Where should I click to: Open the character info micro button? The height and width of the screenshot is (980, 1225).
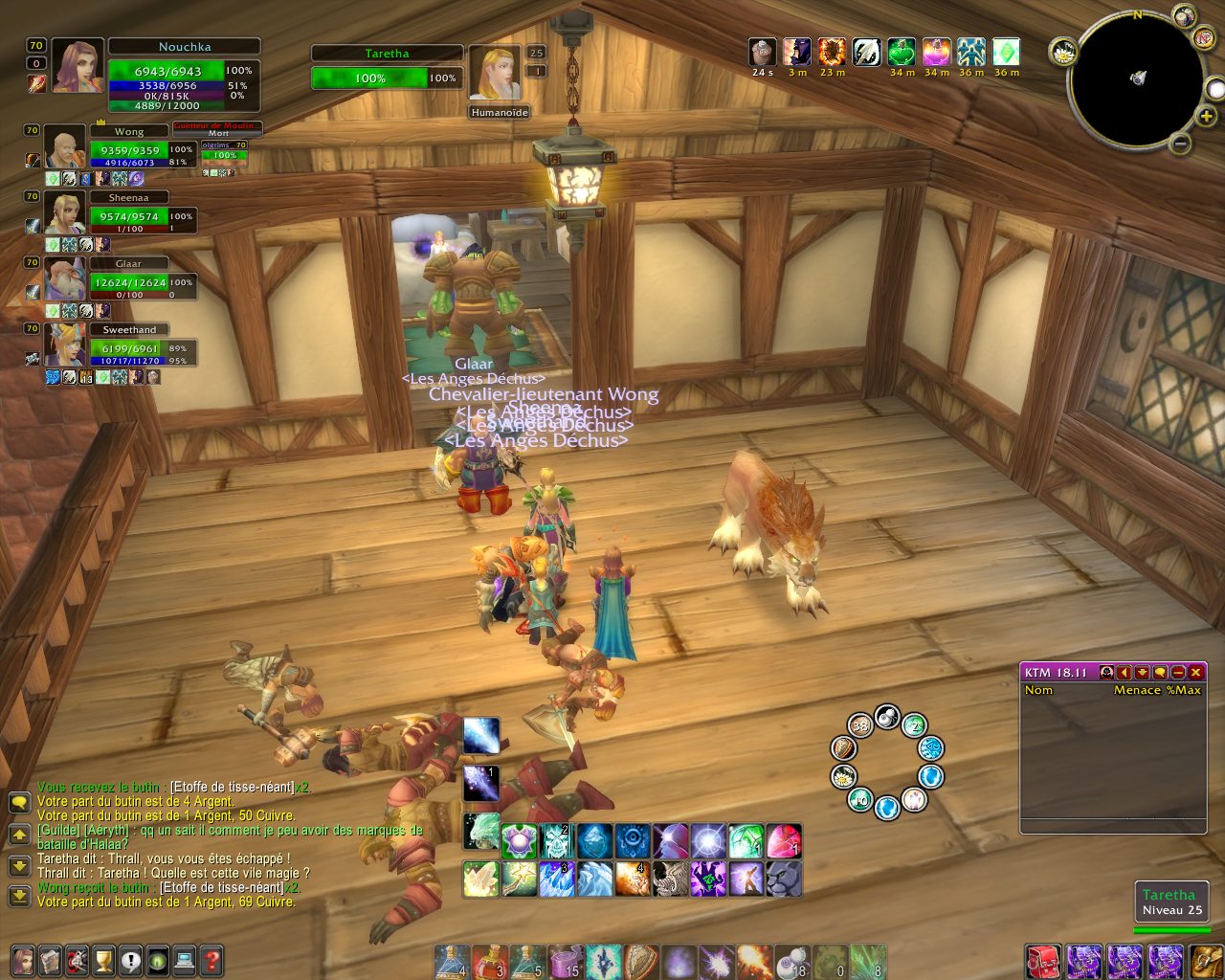(x=23, y=959)
